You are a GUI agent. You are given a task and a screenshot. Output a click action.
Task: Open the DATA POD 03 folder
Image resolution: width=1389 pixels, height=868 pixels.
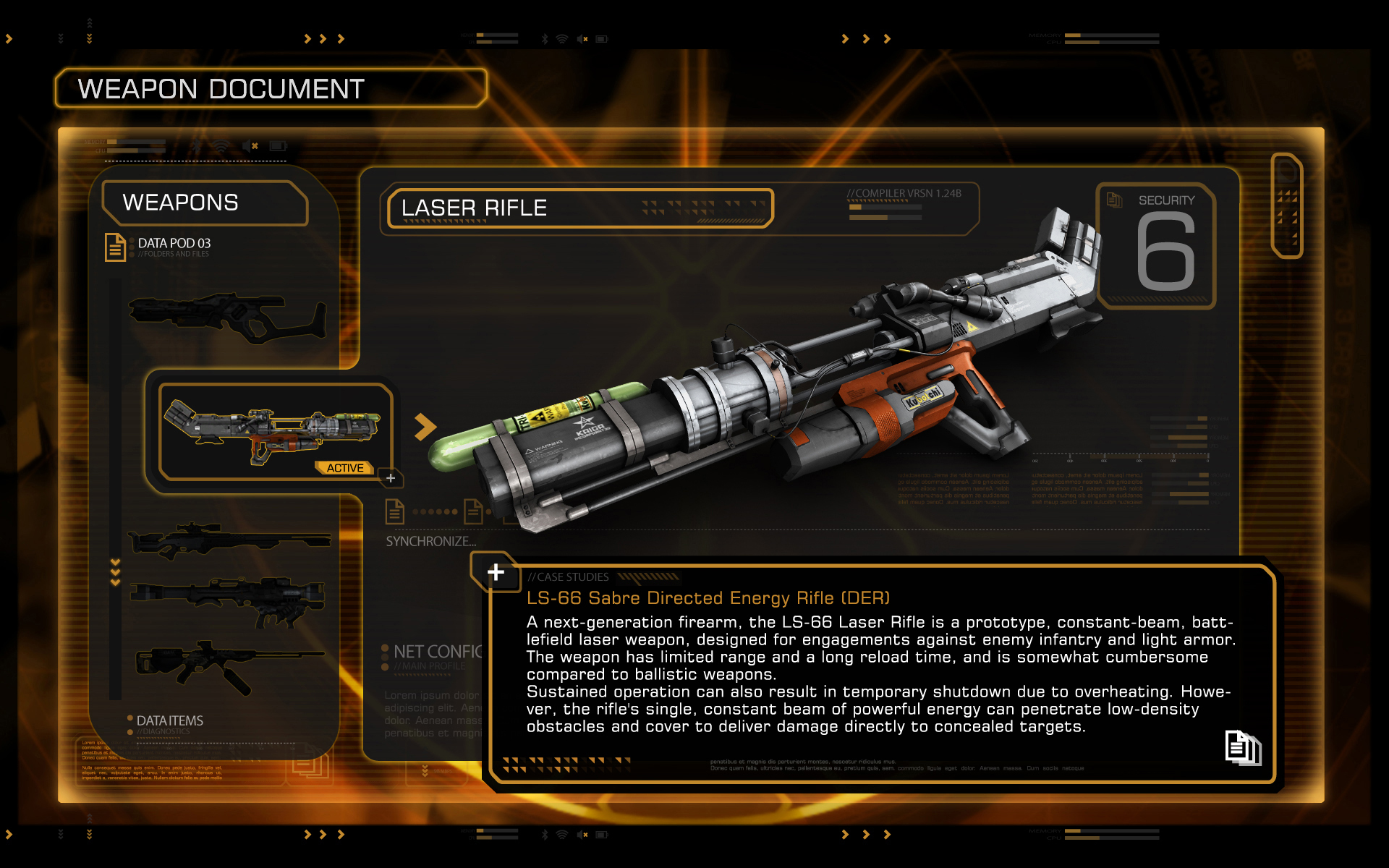click(174, 244)
